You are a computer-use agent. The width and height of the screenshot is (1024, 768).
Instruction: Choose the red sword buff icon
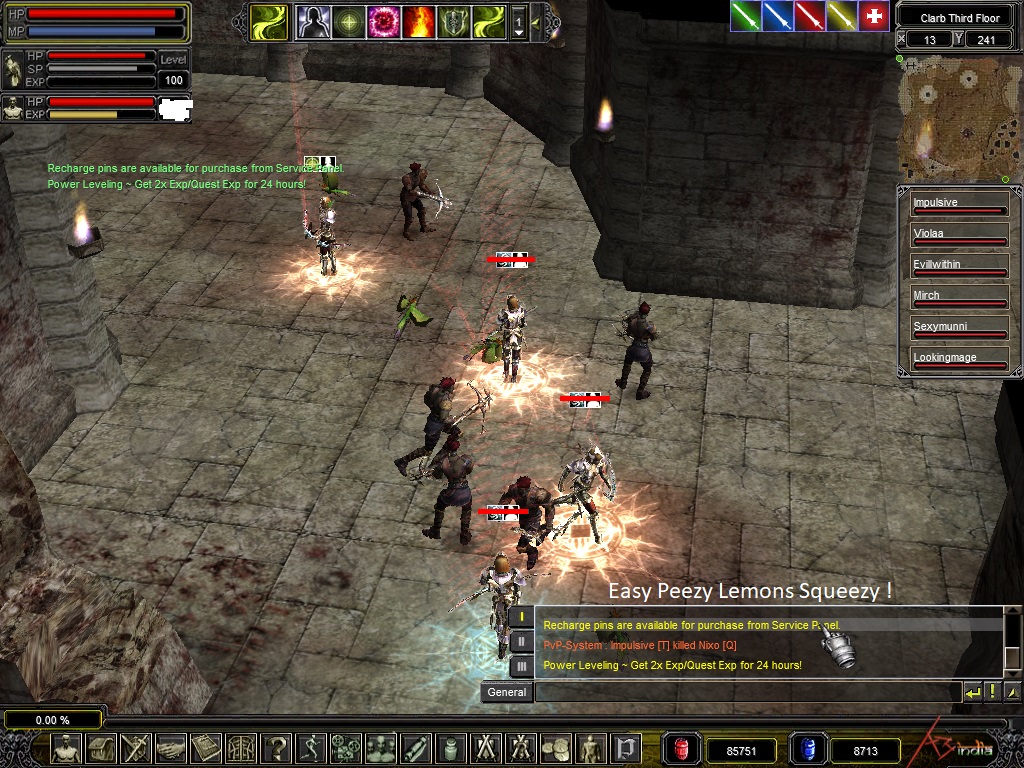809,16
